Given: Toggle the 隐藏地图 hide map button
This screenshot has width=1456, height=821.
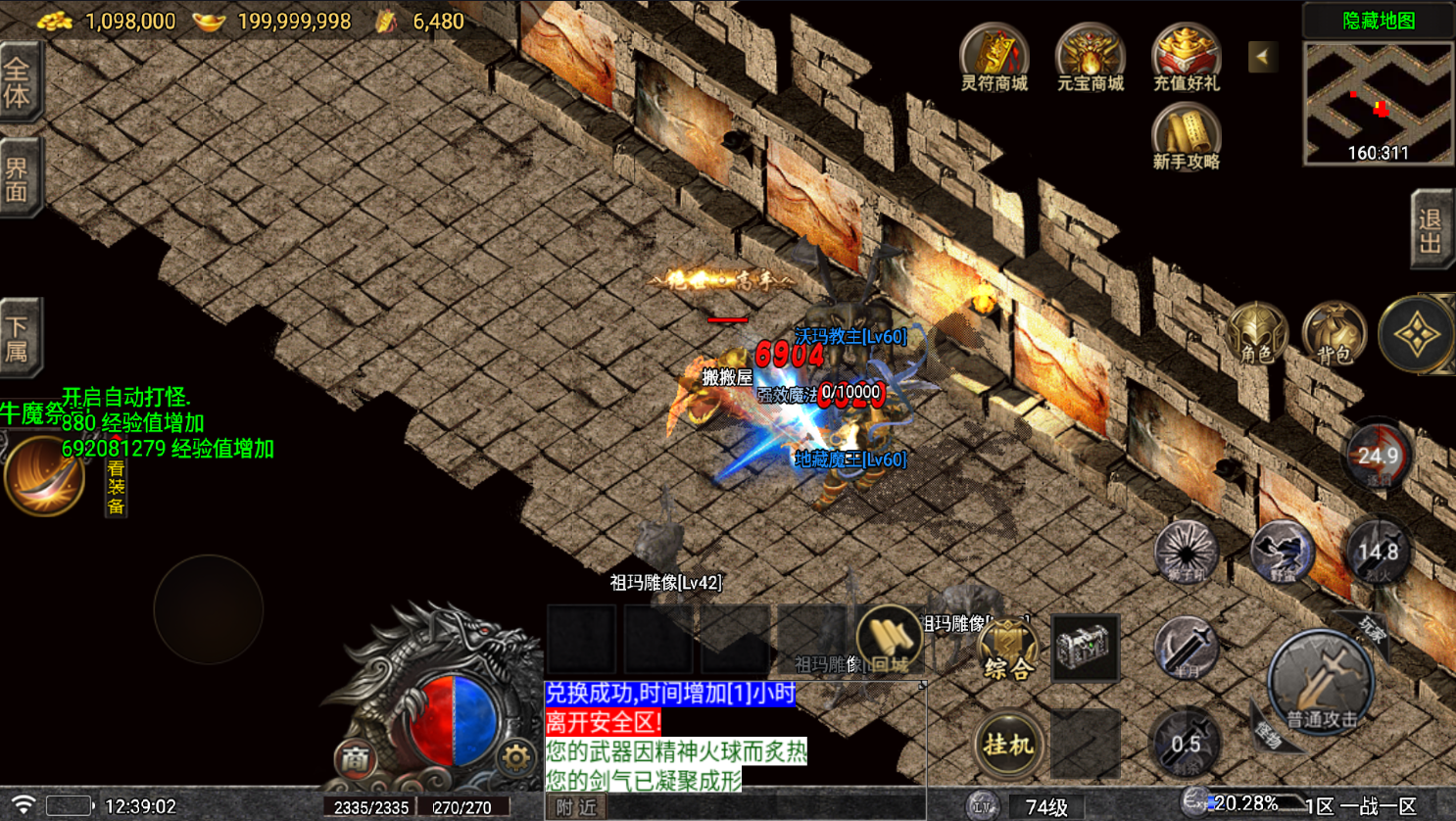Looking at the screenshot, I should click(1378, 21).
